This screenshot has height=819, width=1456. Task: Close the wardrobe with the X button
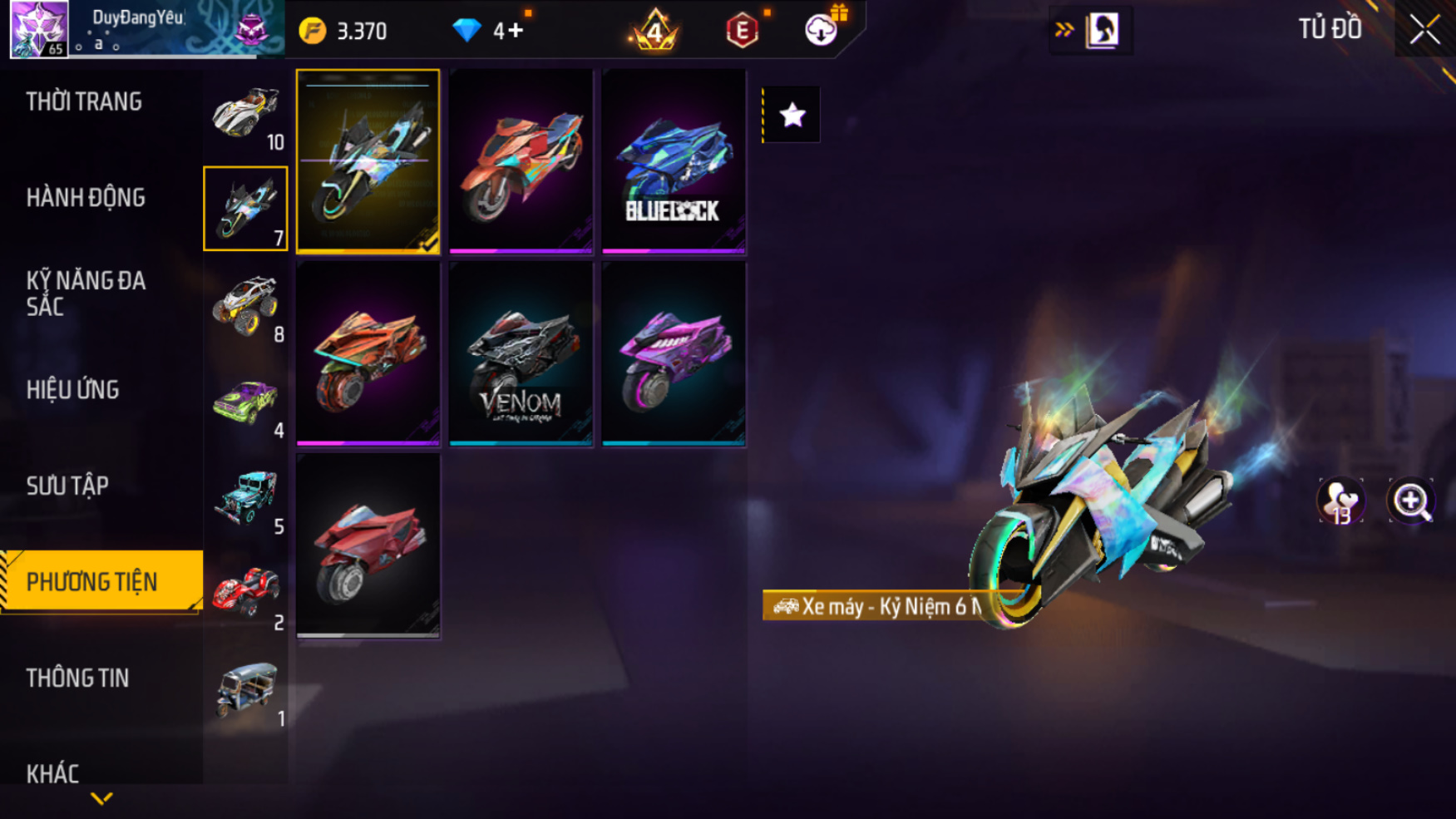point(1424,30)
